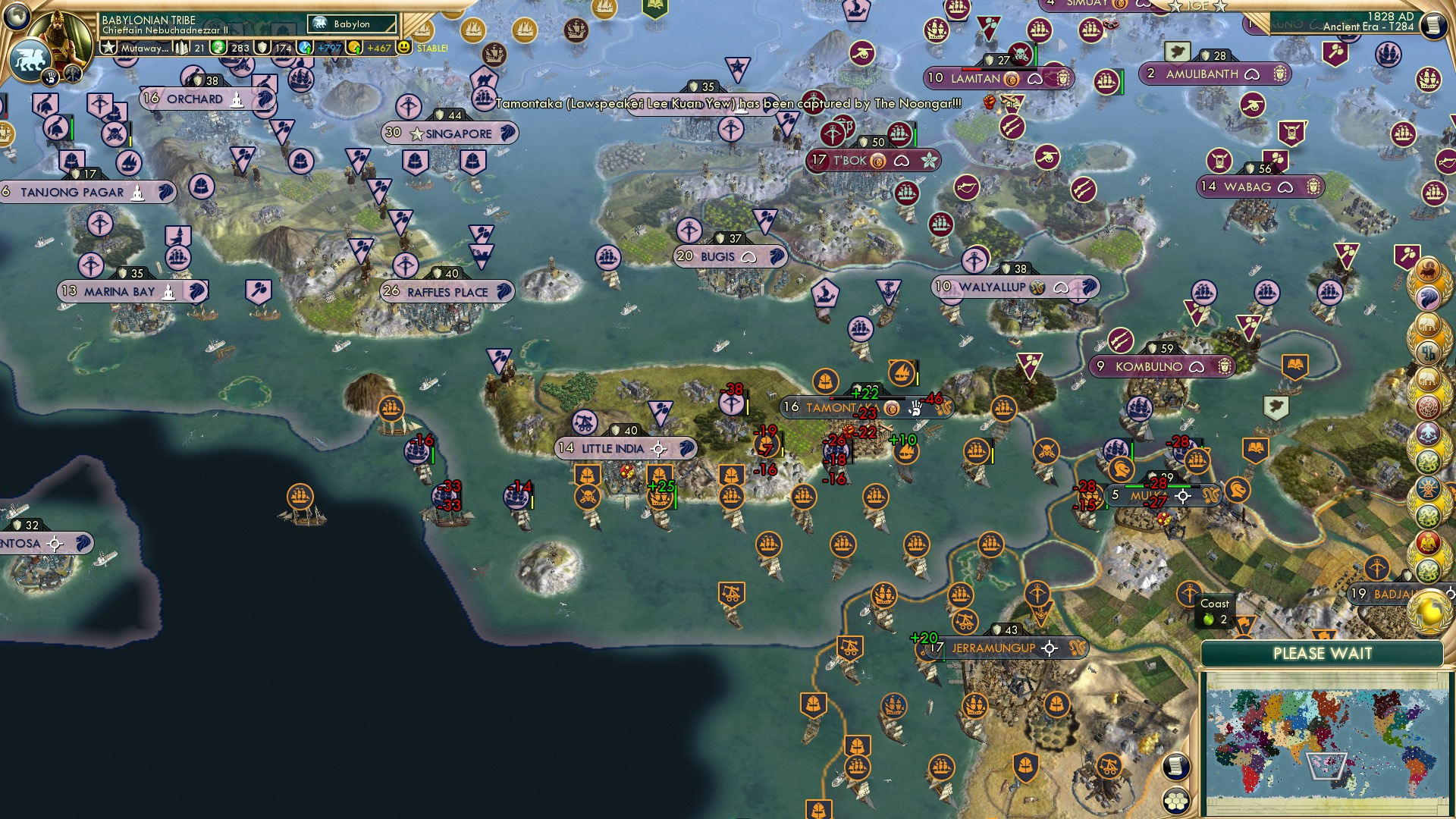The width and height of the screenshot is (1456, 819).
Task: Click the water buffalo medallion on the right edge
Action: pos(1427,271)
